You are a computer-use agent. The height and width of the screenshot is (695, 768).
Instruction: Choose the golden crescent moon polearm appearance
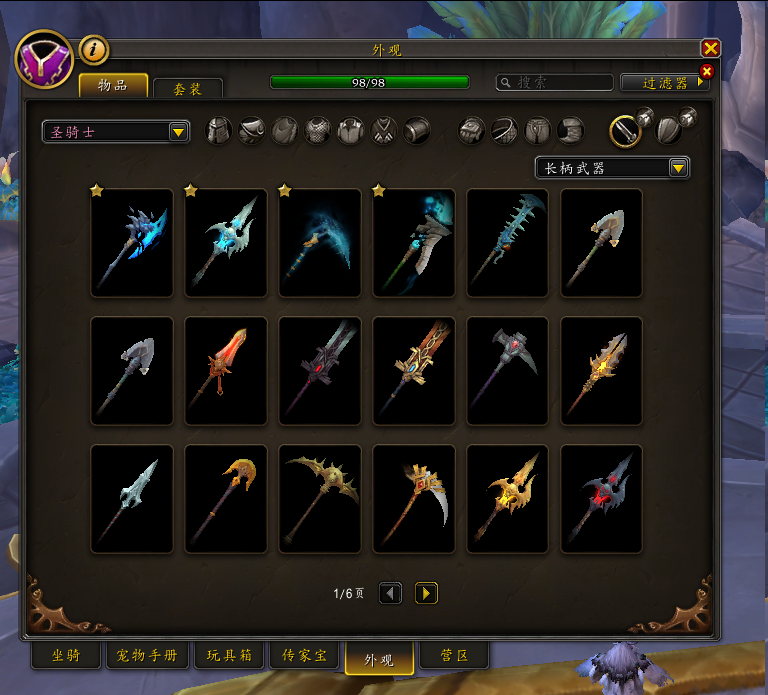coord(226,498)
